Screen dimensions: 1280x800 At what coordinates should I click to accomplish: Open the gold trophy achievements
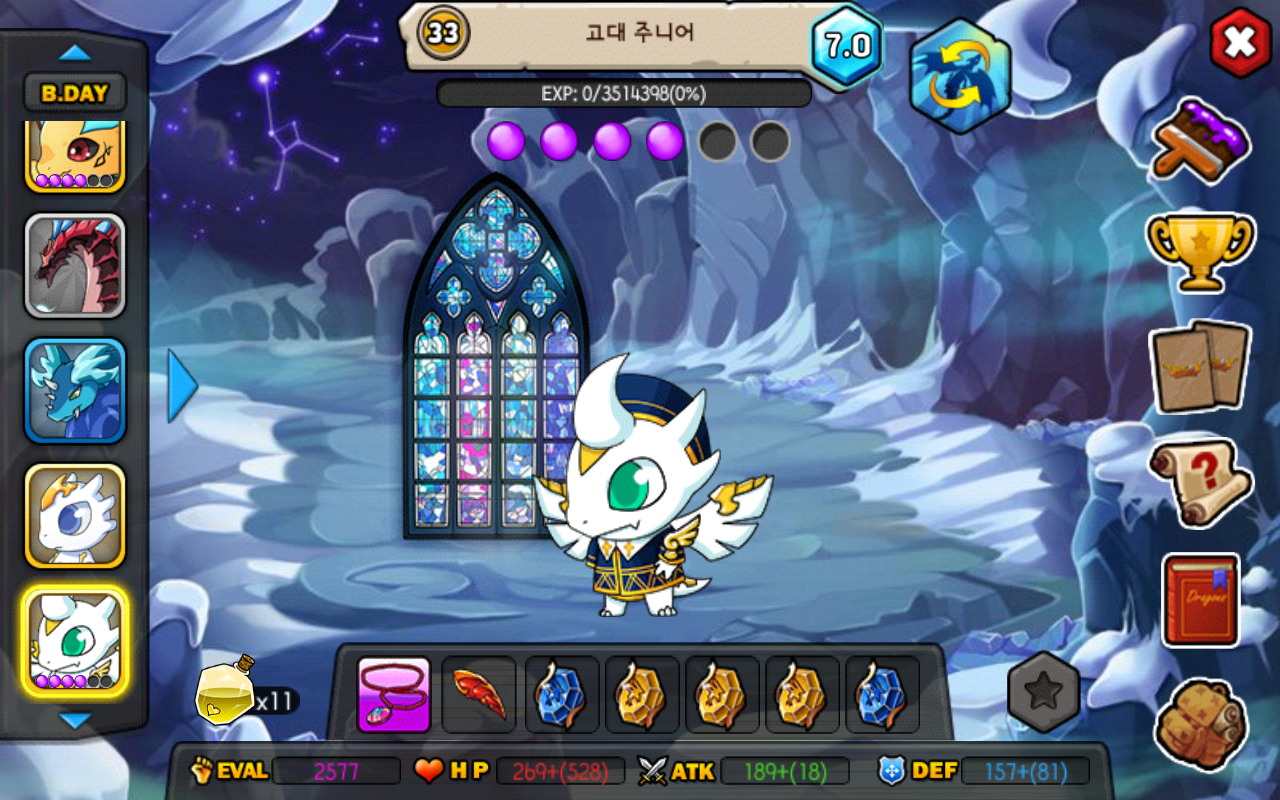point(1199,251)
